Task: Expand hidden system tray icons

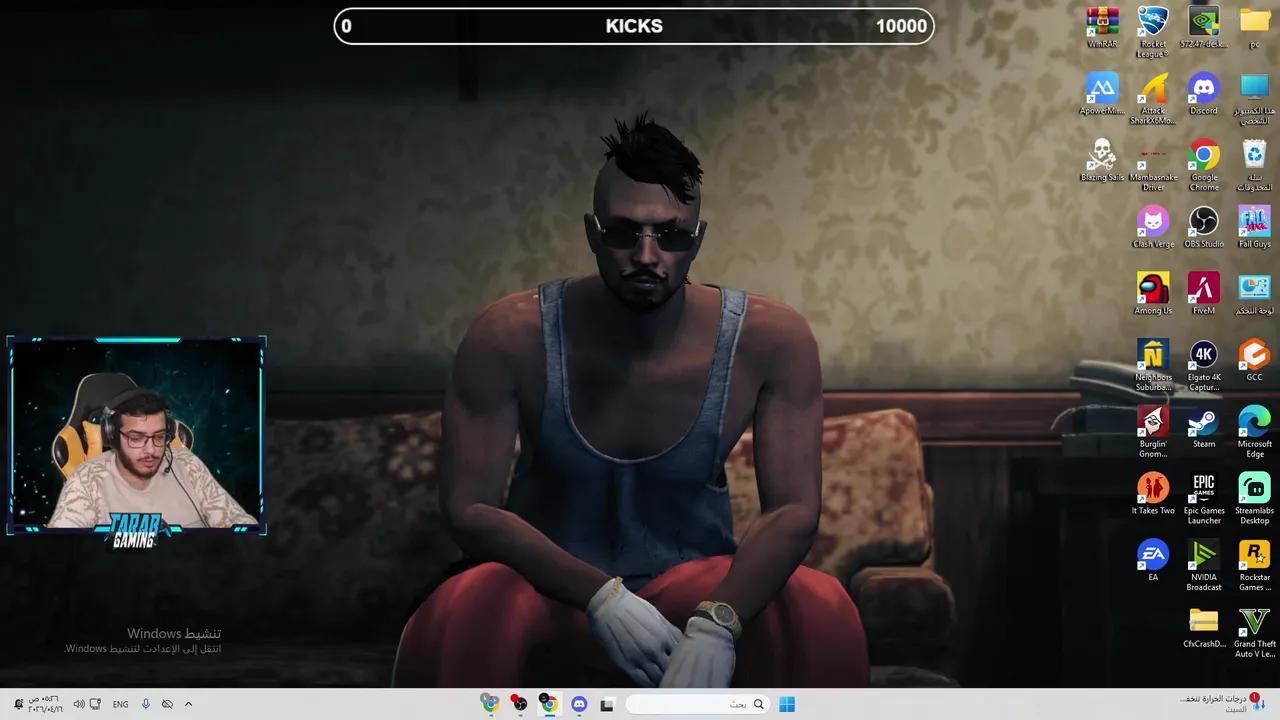Action: click(x=188, y=703)
